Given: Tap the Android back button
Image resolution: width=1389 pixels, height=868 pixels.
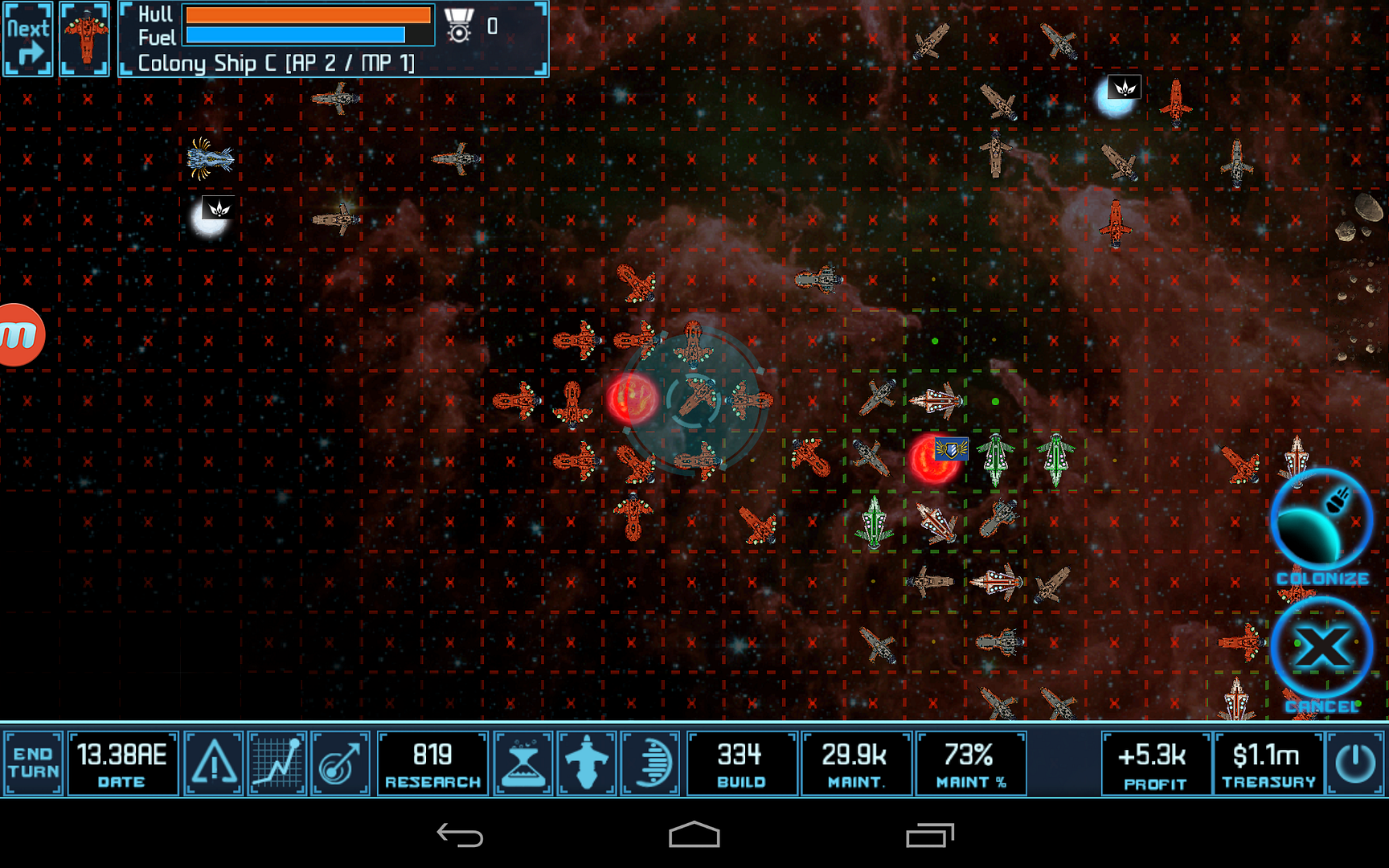Looking at the screenshot, I should 460,836.
